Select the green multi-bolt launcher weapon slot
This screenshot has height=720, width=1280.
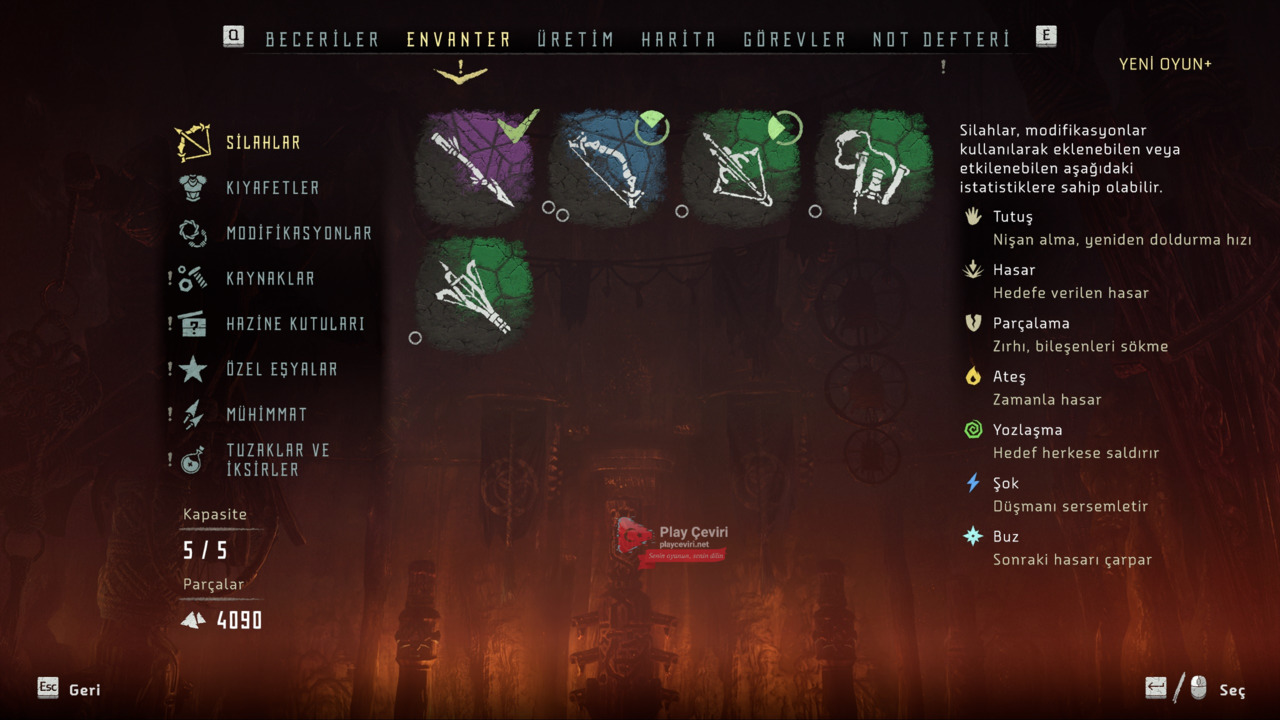pos(476,294)
